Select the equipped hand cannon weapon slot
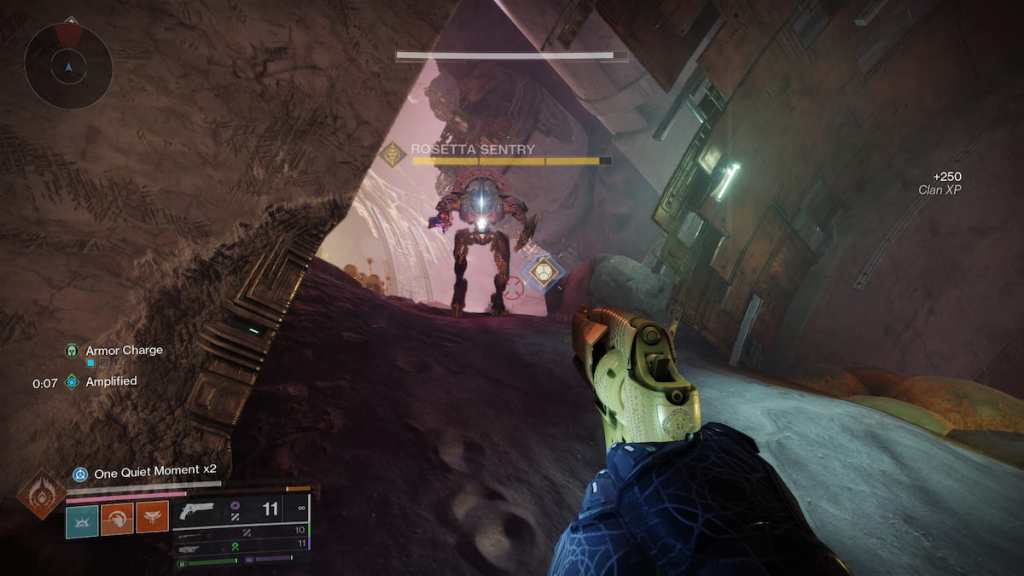The height and width of the screenshot is (576, 1024). coord(198,511)
